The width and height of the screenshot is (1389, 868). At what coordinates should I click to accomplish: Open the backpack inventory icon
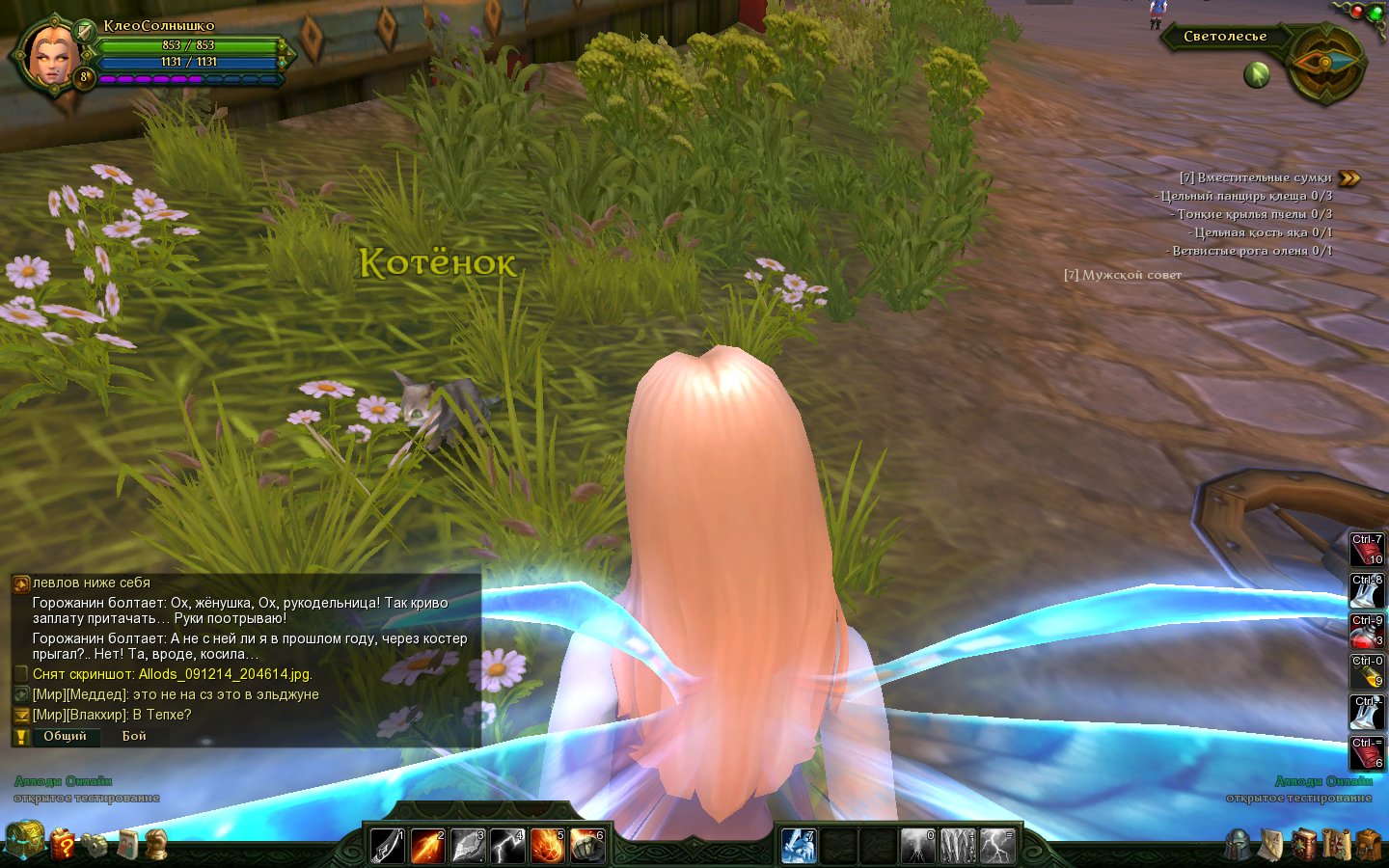(x=1367, y=845)
